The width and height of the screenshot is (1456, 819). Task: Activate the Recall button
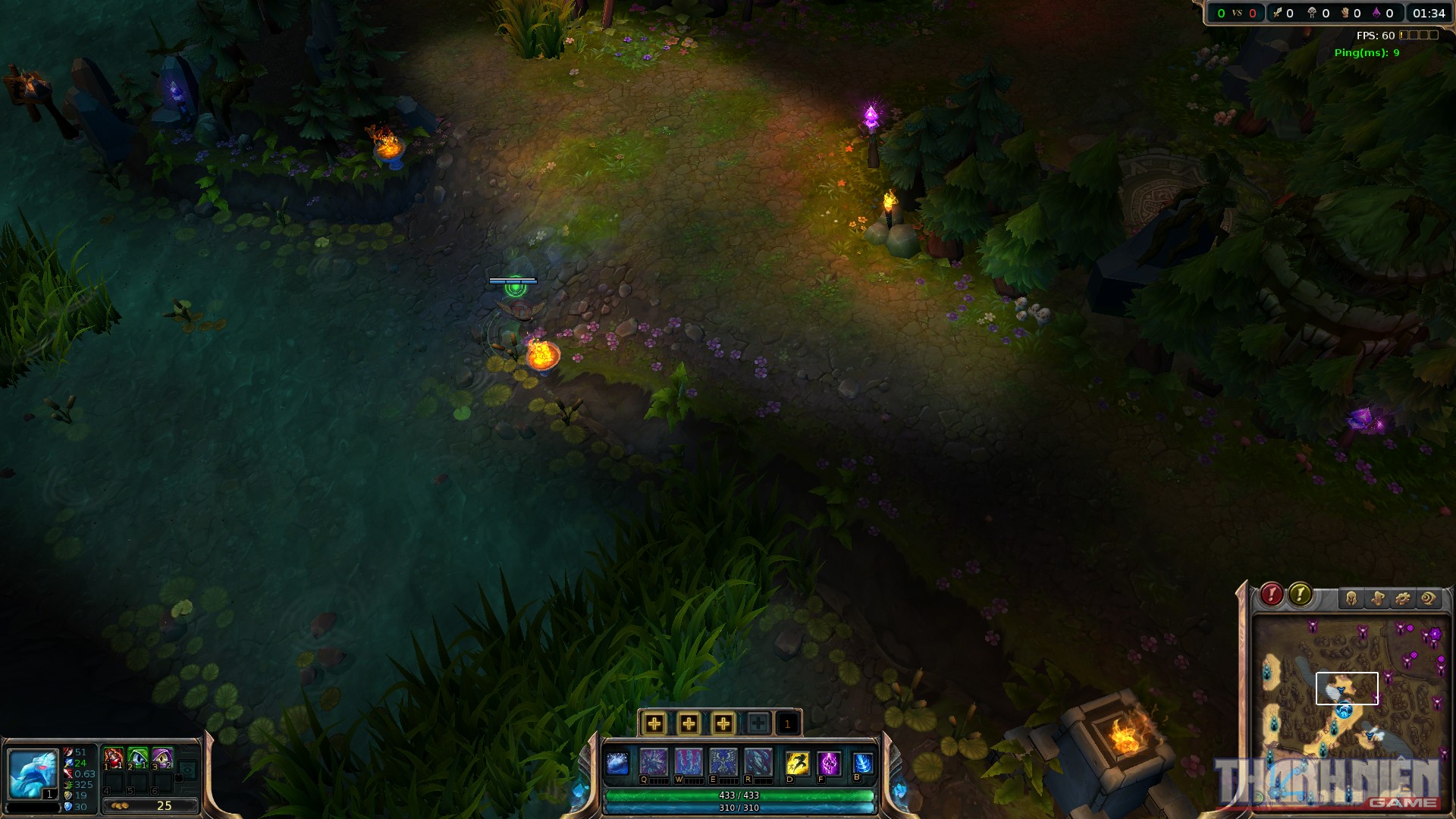pyautogui.click(x=863, y=763)
